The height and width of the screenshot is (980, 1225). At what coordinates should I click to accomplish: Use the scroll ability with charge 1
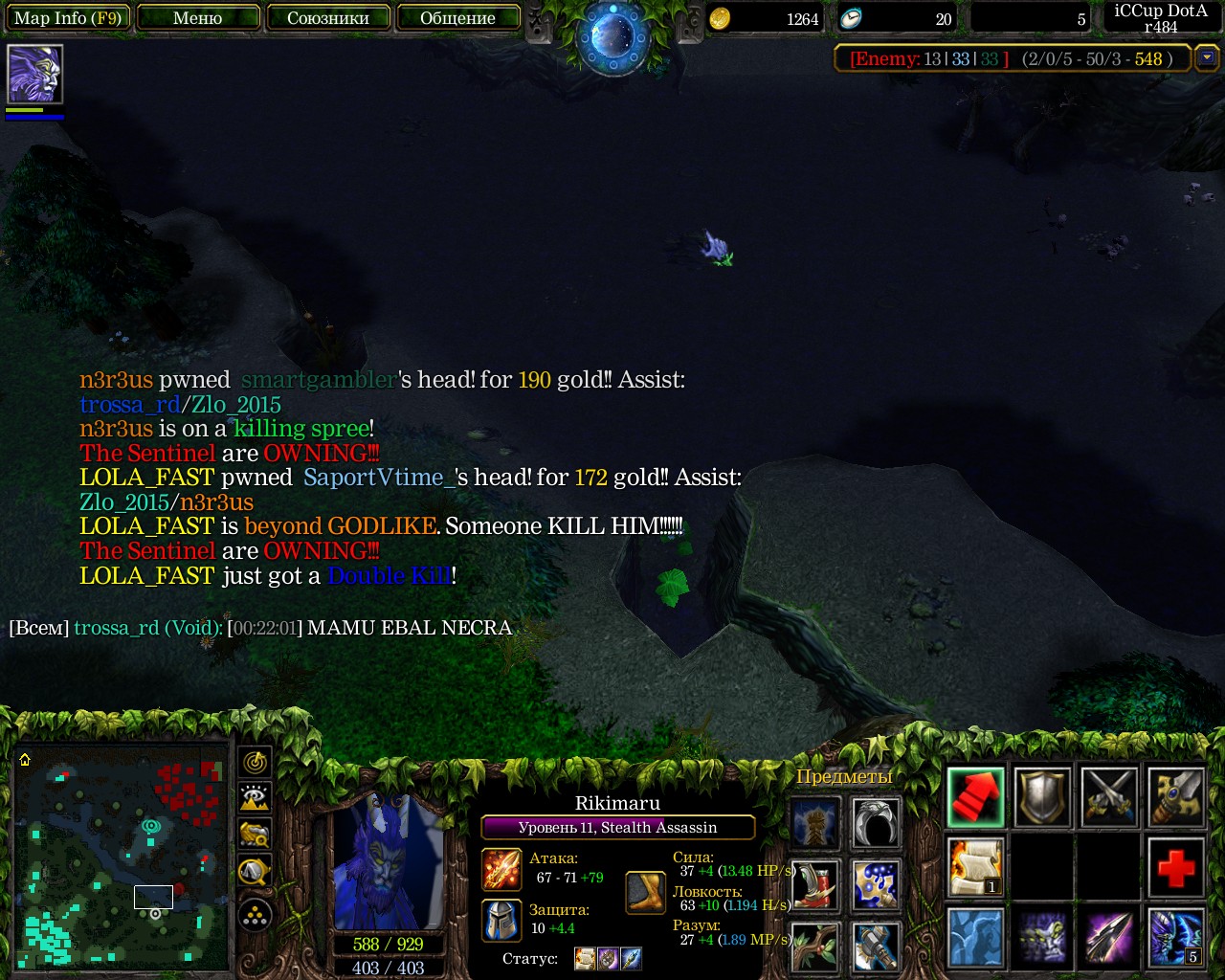pyautogui.click(x=976, y=867)
